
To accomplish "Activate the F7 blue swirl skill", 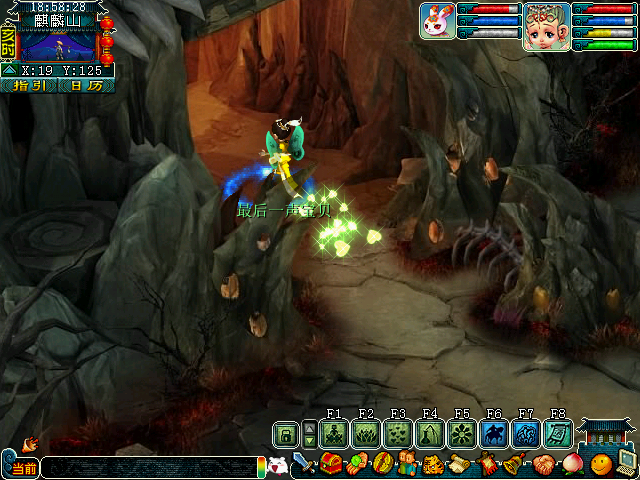I will (526, 434).
